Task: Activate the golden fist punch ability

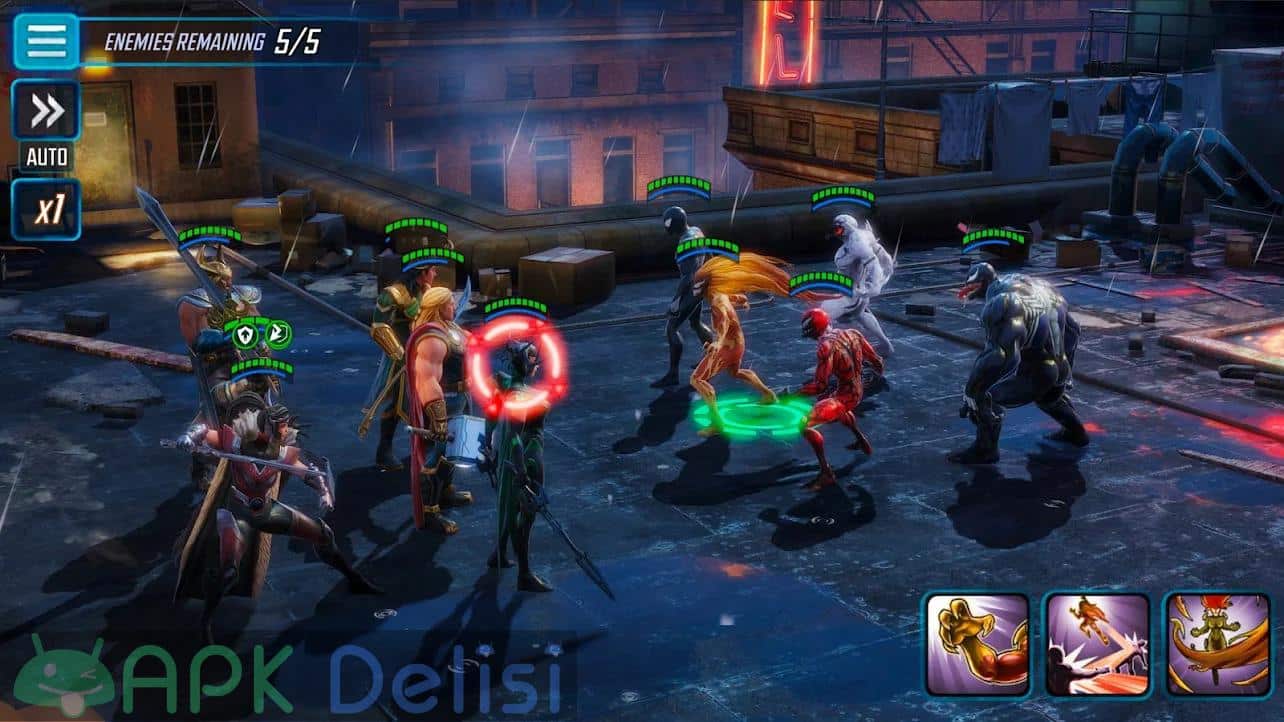Action: (x=976, y=644)
